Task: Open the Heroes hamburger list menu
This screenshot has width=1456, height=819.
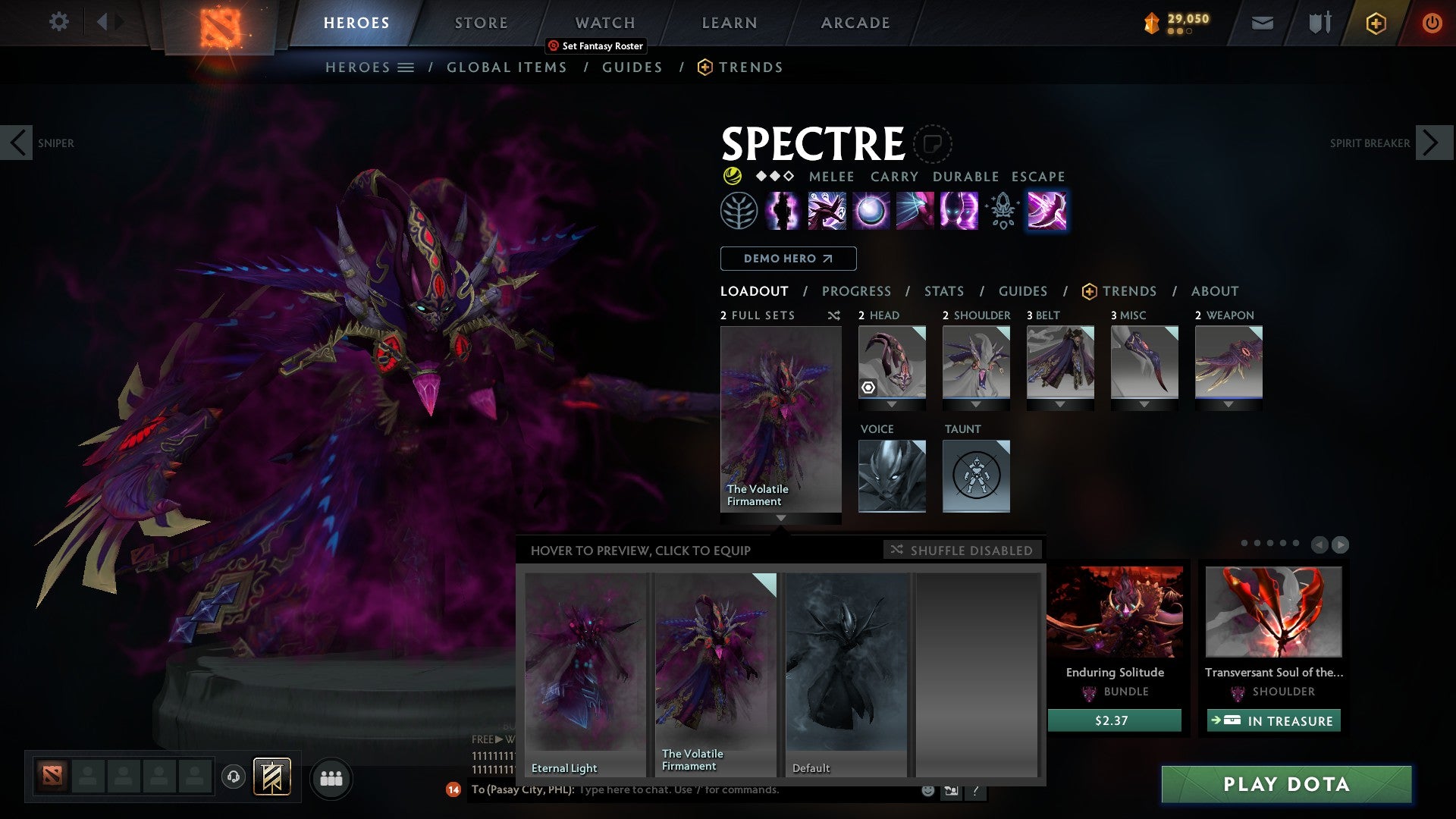Action: tap(406, 67)
